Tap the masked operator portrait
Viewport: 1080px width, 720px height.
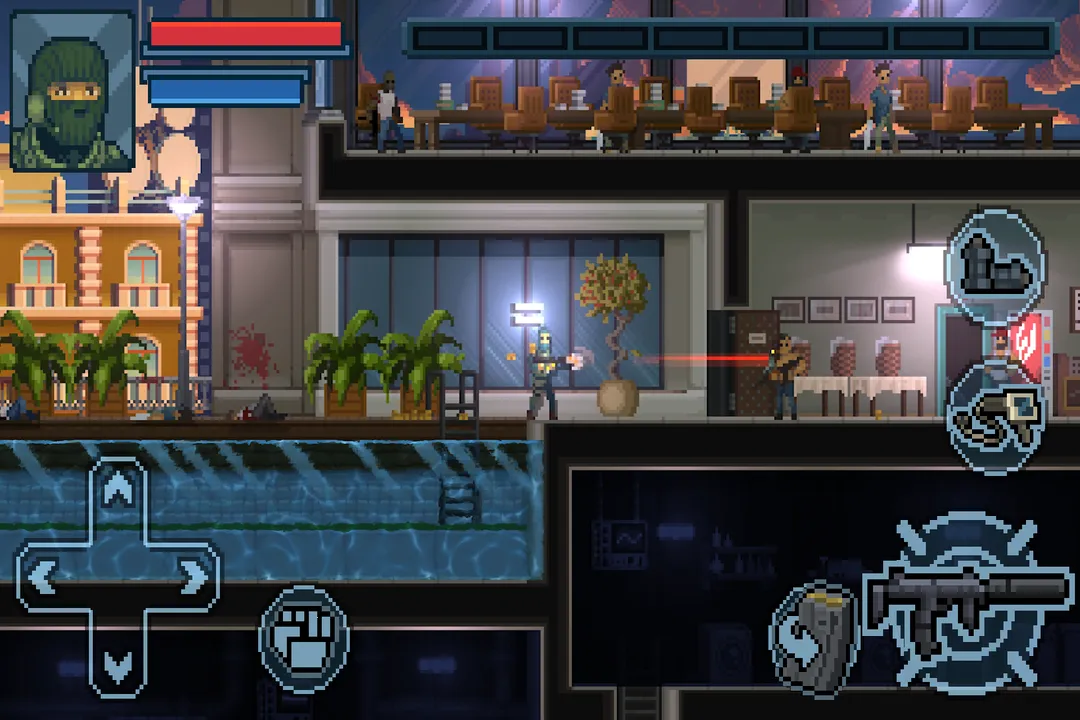coord(72,90)
